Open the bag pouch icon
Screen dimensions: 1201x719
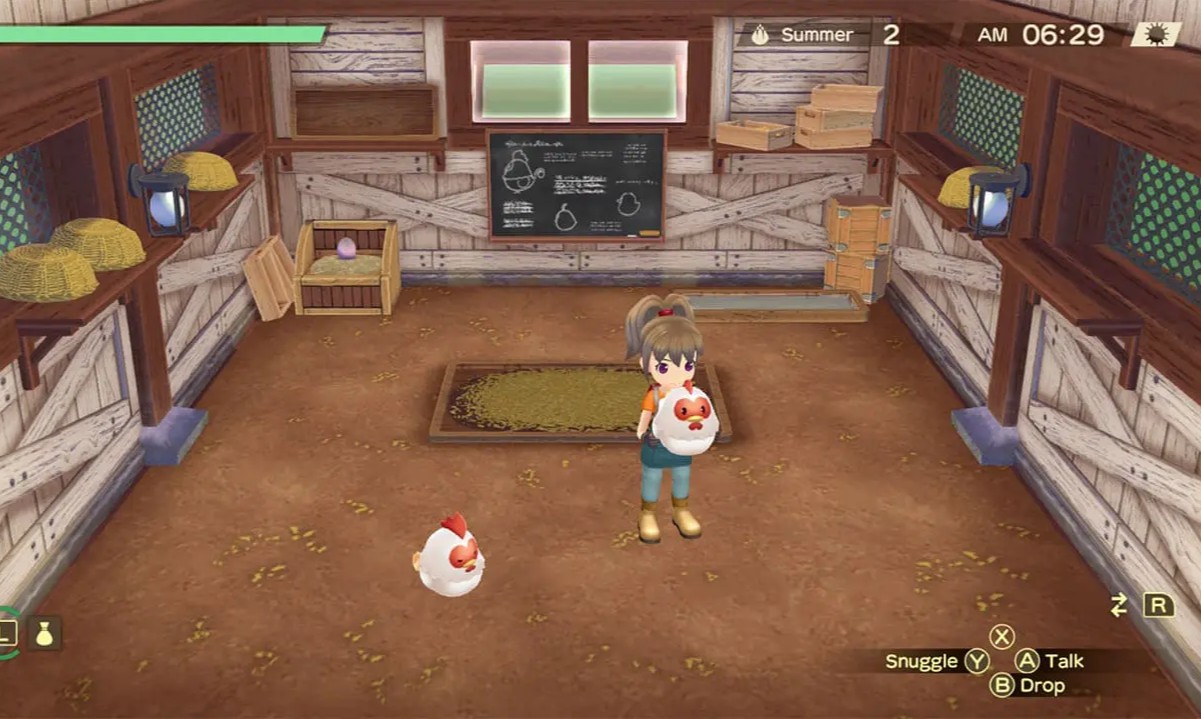45,633
